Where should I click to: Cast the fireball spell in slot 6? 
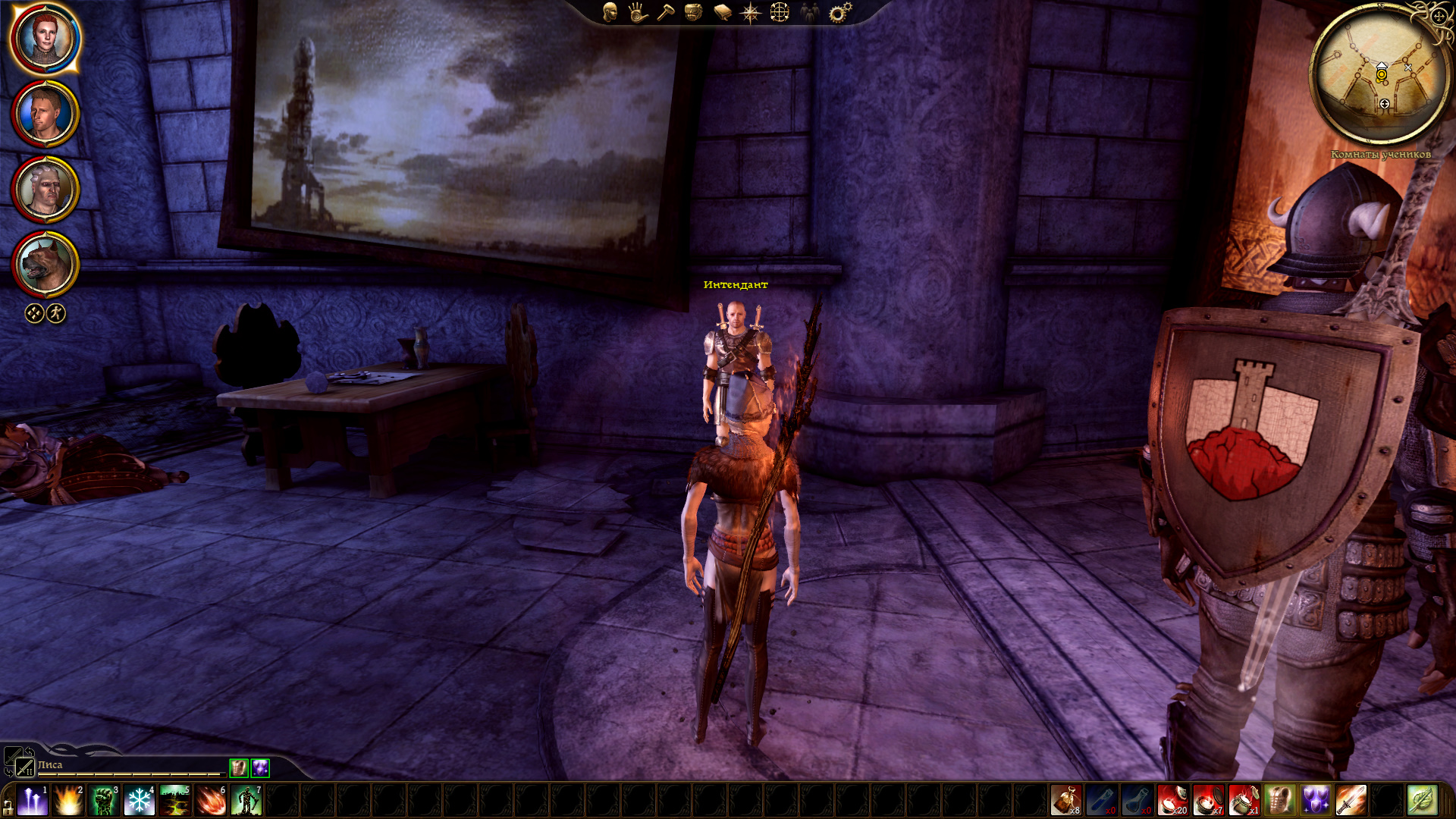click(x=211, y=801)
